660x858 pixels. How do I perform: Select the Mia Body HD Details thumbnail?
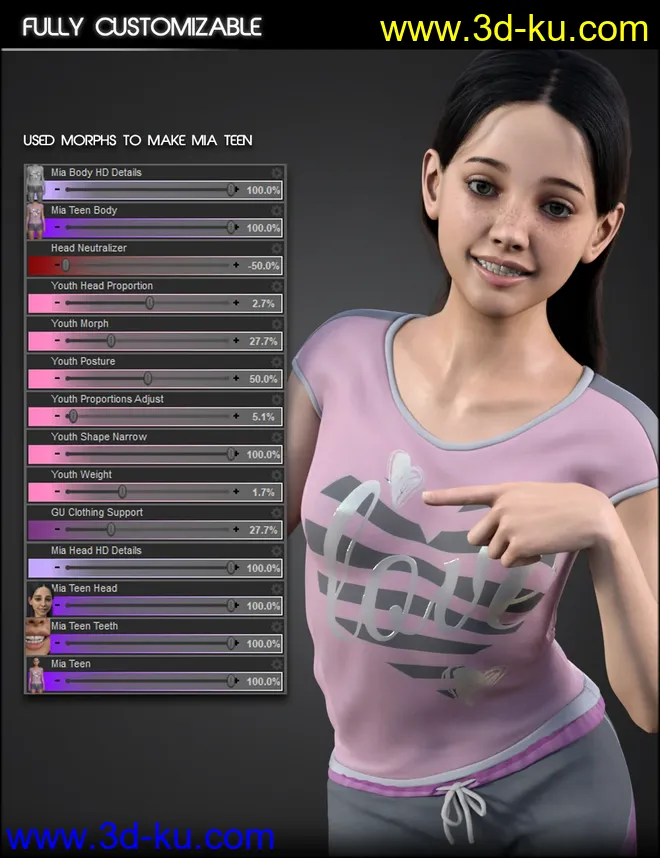[38, 181]
